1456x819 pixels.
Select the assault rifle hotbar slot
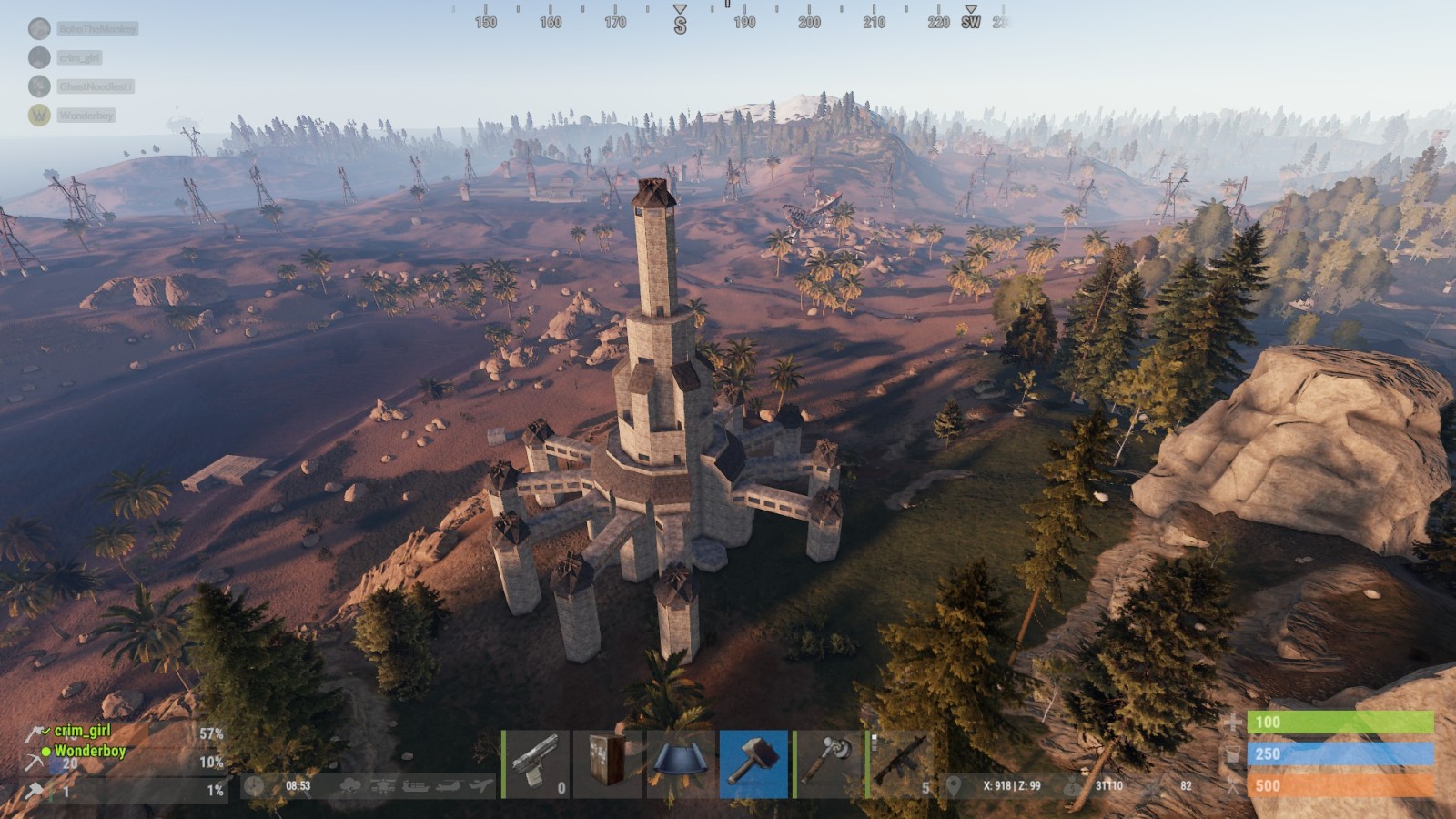(x=900, y=764)
